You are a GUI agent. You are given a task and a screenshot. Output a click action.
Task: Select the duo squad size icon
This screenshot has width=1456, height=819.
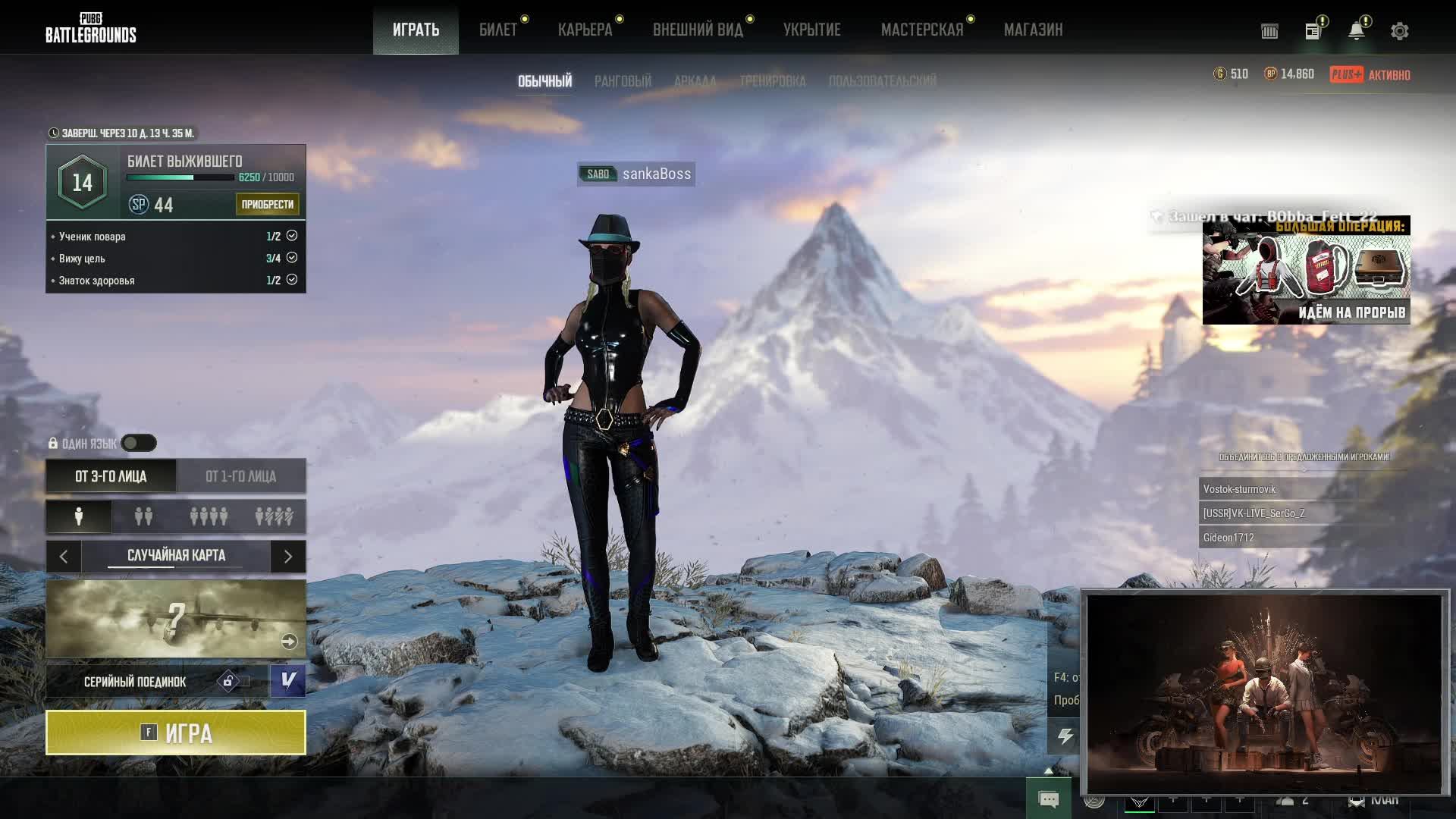click(143, 516)
